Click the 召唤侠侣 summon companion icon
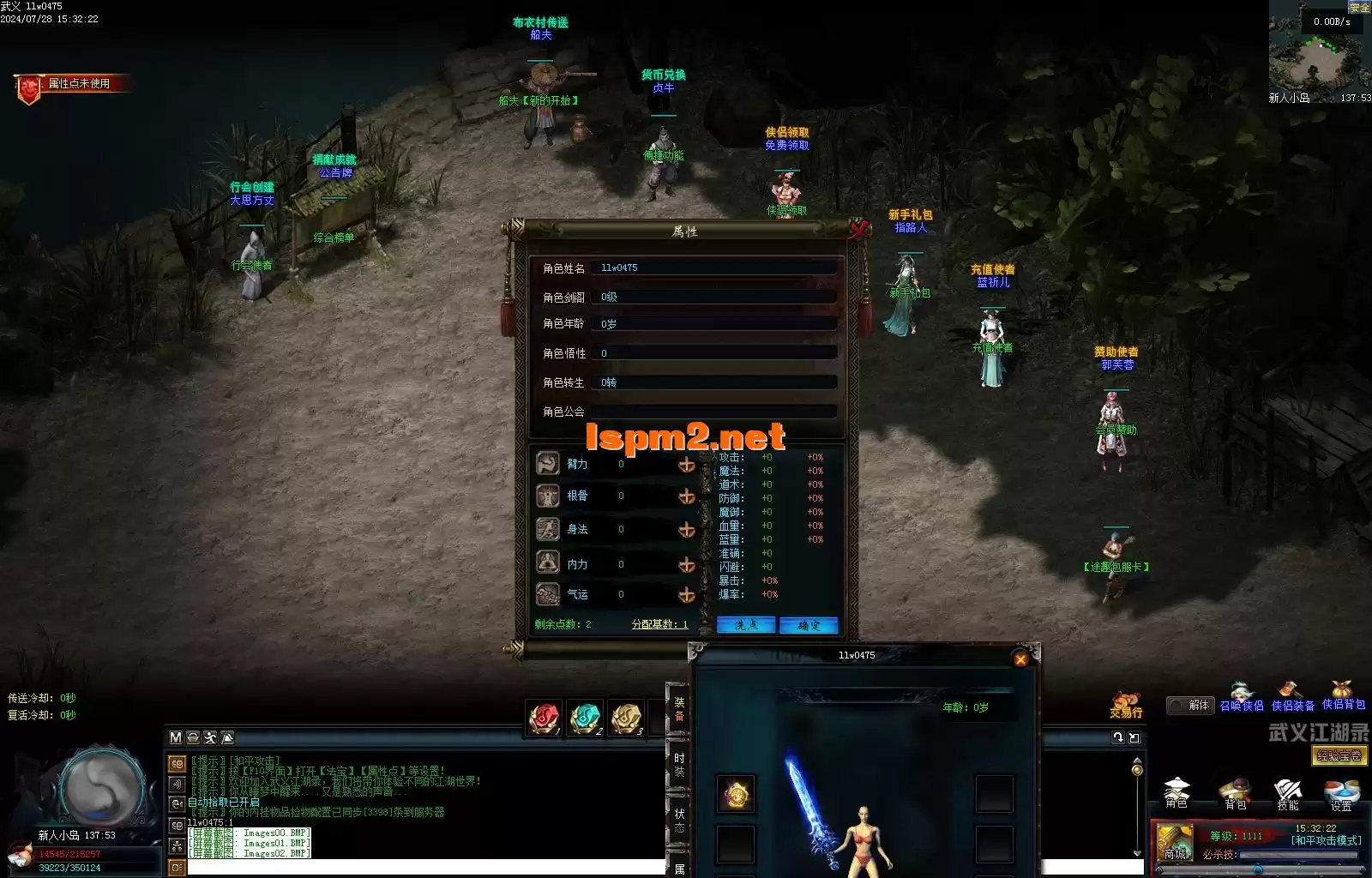 tap(1242, 696)
